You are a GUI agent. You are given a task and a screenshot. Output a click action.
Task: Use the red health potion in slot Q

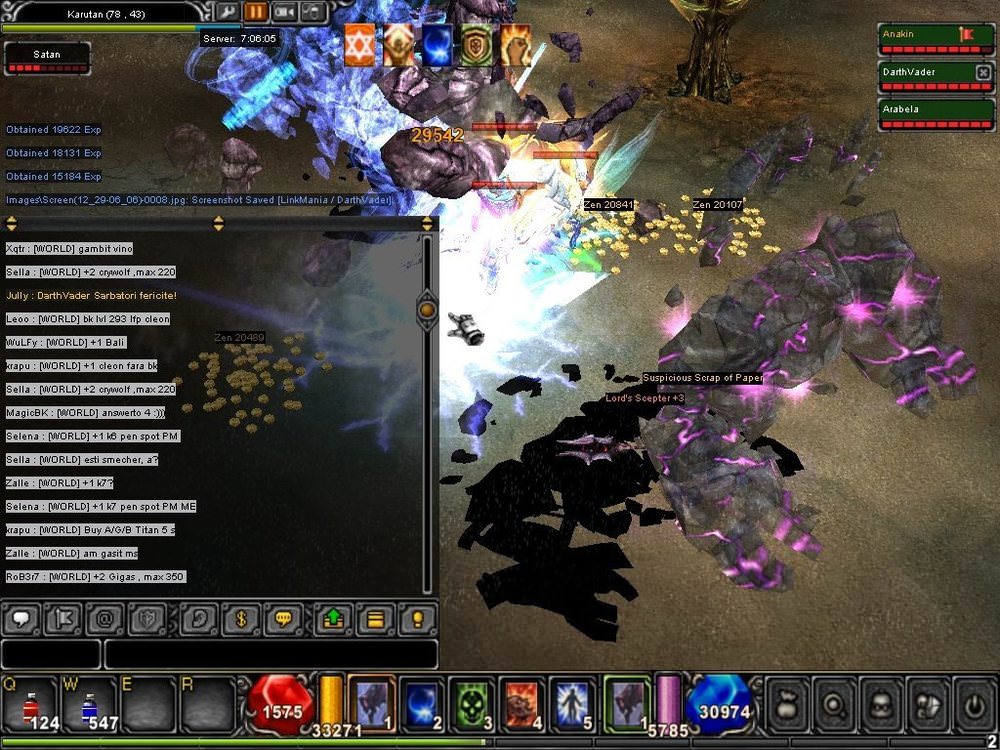pyautogui.click(x=30, y=704)
